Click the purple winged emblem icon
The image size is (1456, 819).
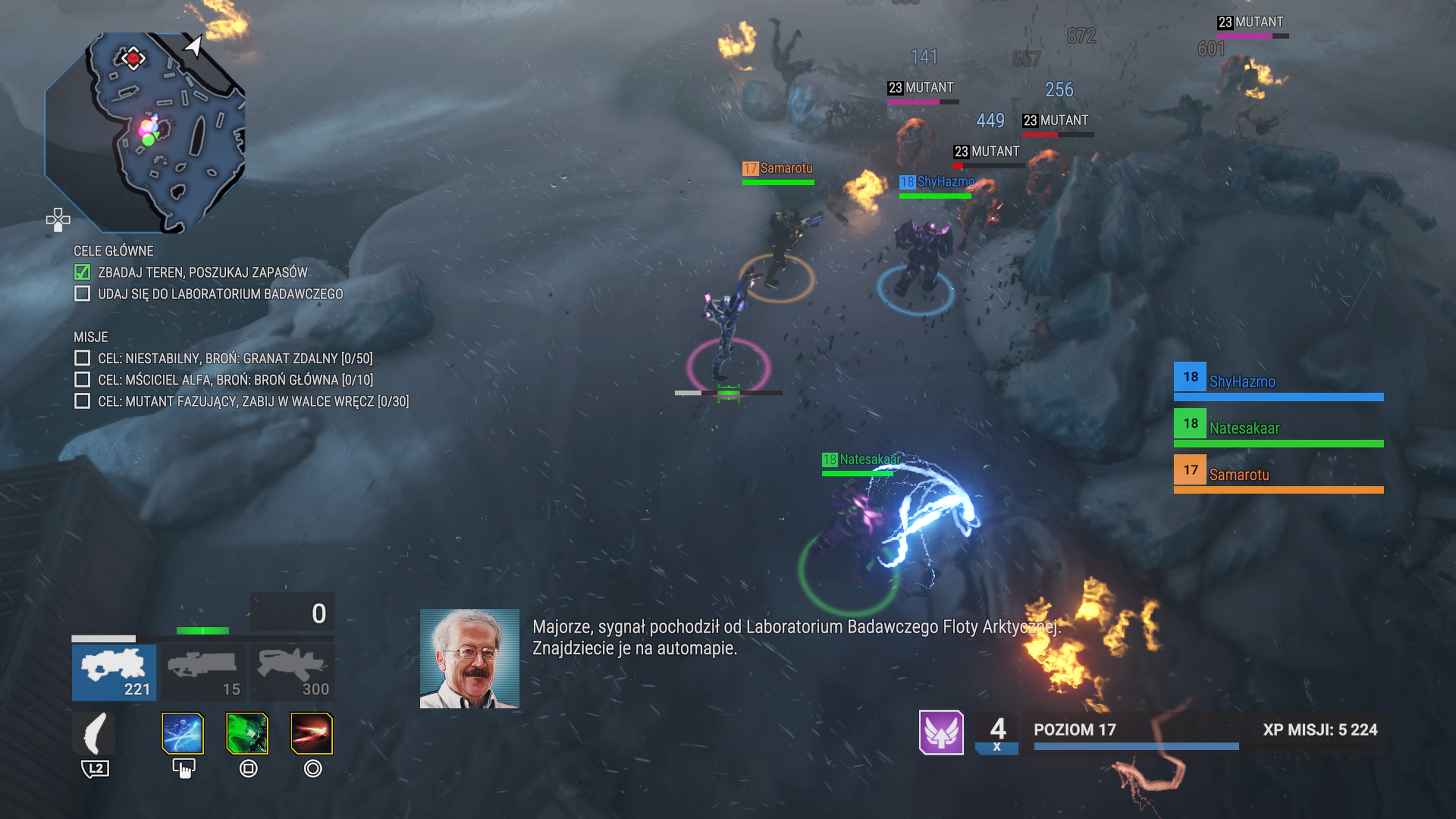pyautogui.click(x=941, y=733)
